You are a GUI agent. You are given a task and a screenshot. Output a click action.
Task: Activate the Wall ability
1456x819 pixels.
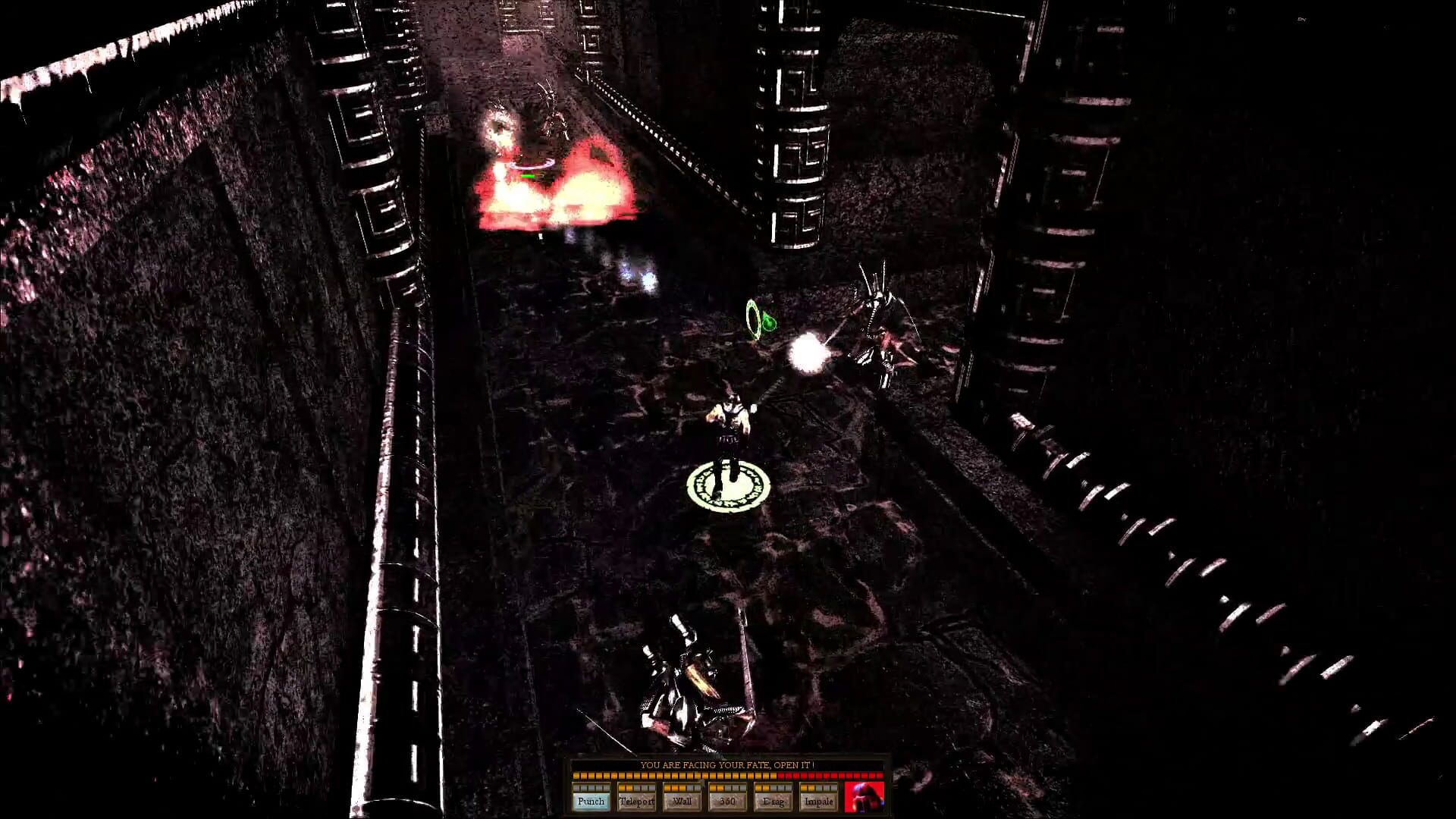point(682,802)
